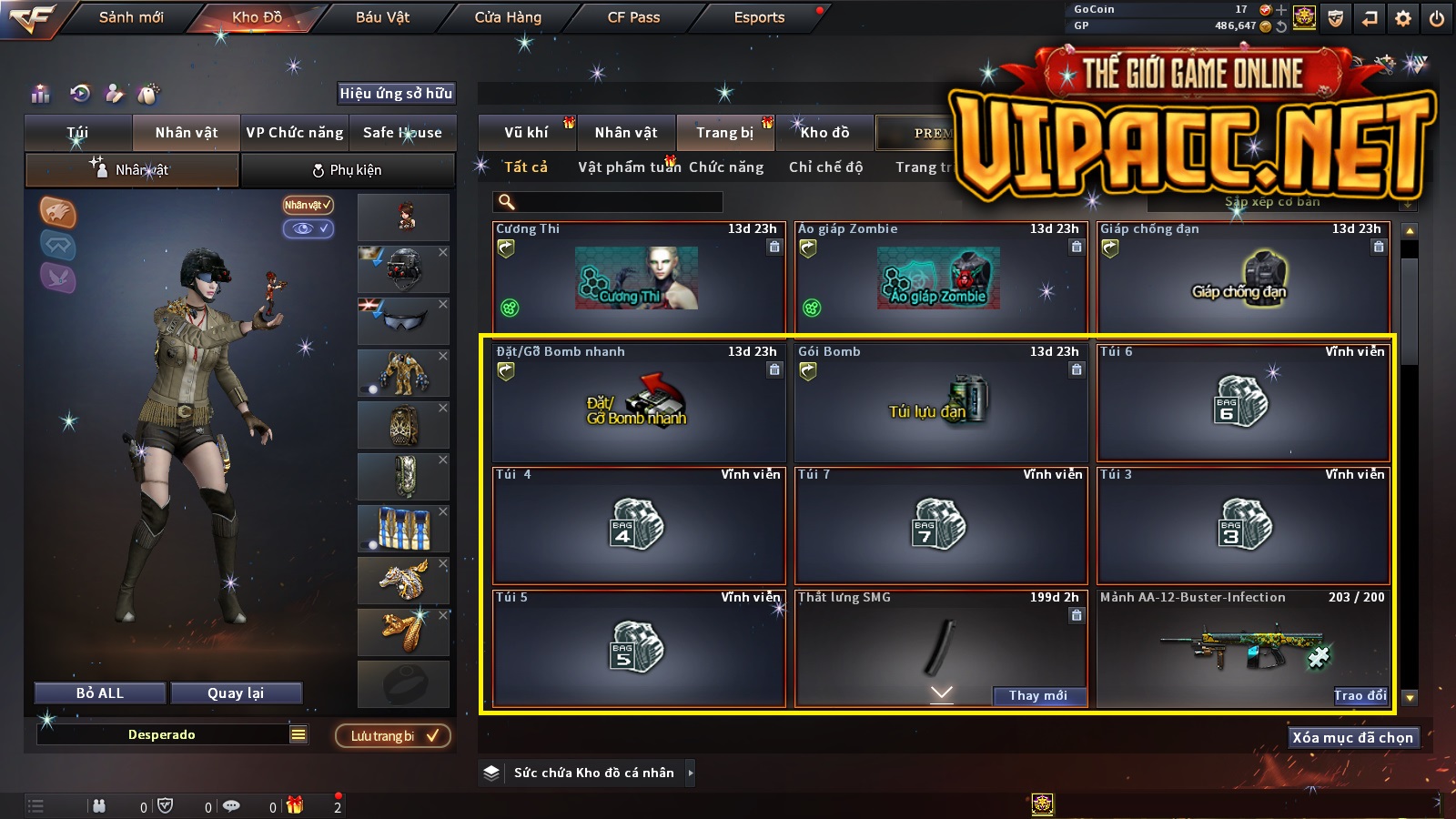Choose the Tất cả filter

(x=526, y=167)
